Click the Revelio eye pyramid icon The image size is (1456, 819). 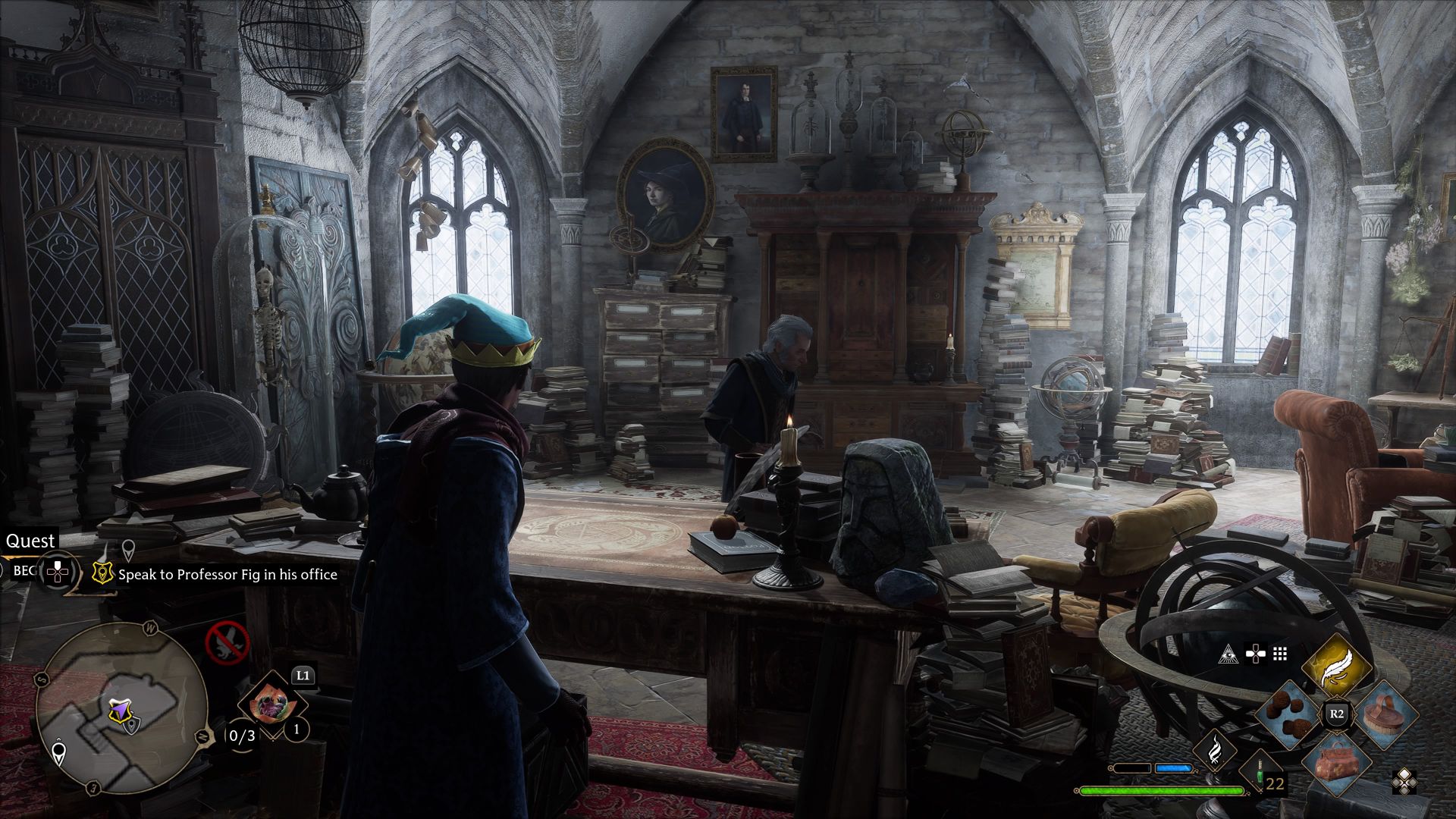point(1229,655)
